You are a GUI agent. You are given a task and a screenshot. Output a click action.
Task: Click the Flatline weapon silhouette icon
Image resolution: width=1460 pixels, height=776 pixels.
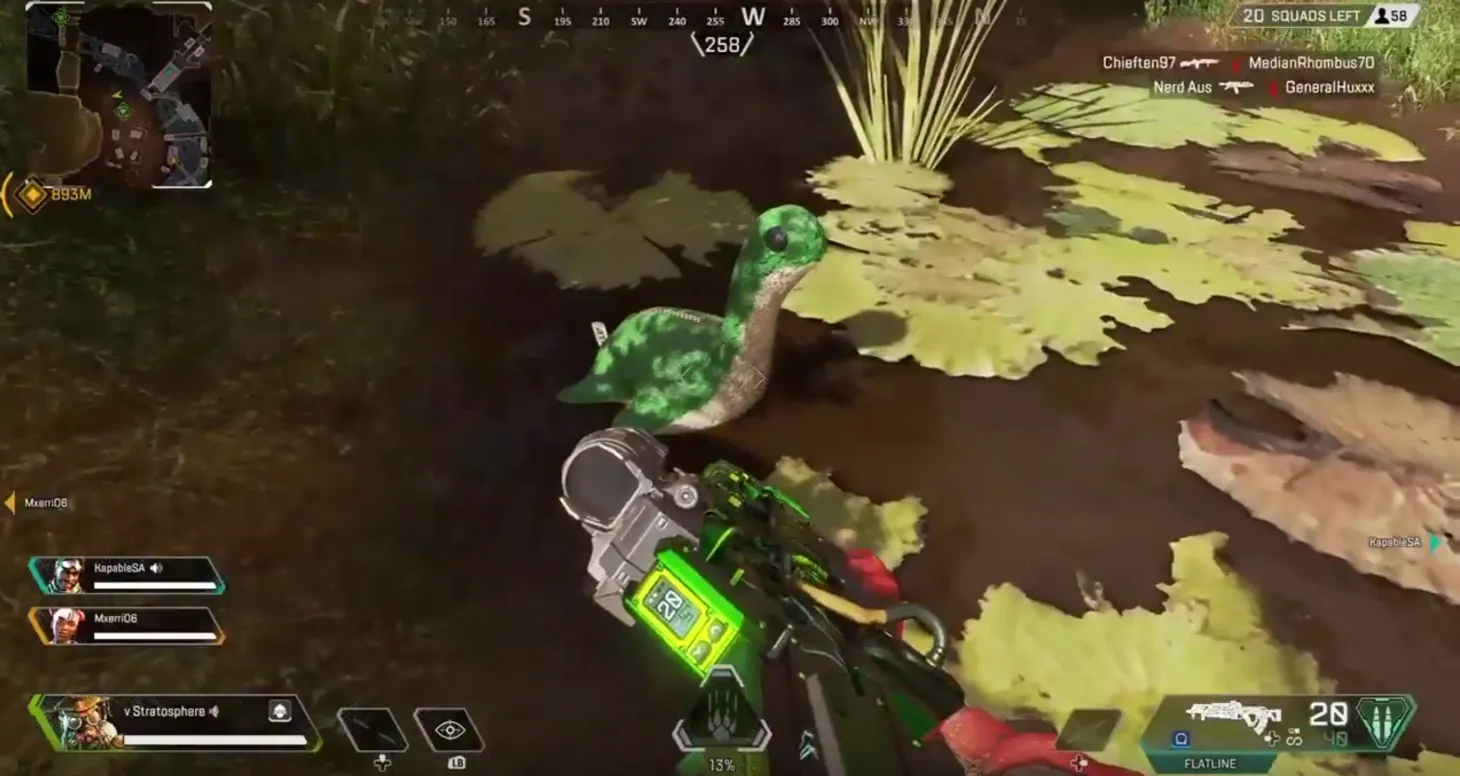tap(1232, 714)
